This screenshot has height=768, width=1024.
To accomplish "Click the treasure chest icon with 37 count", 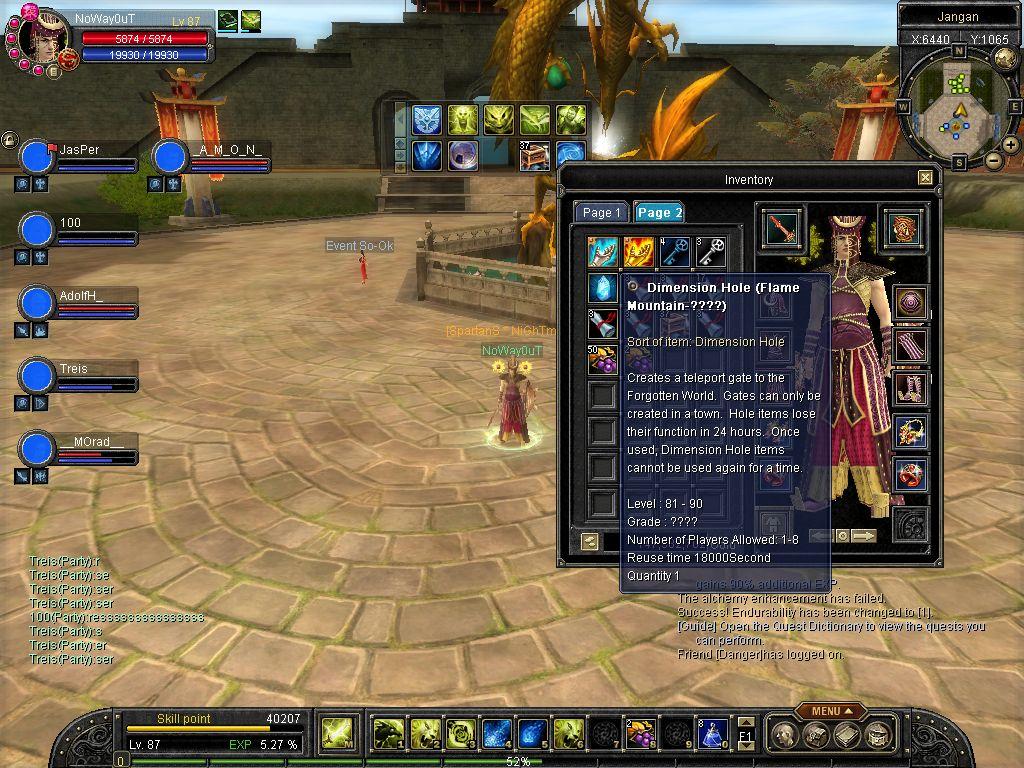I will tap(535, 155).
